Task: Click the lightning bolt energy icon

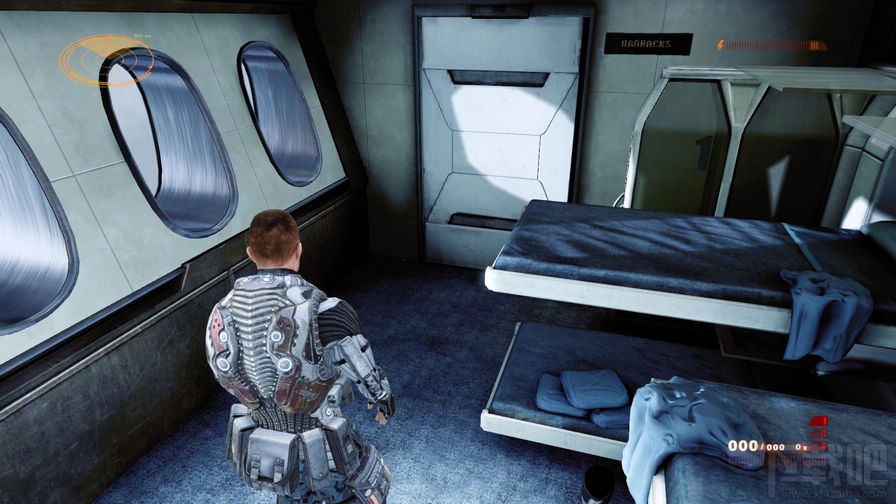Action: pos(720,45)
